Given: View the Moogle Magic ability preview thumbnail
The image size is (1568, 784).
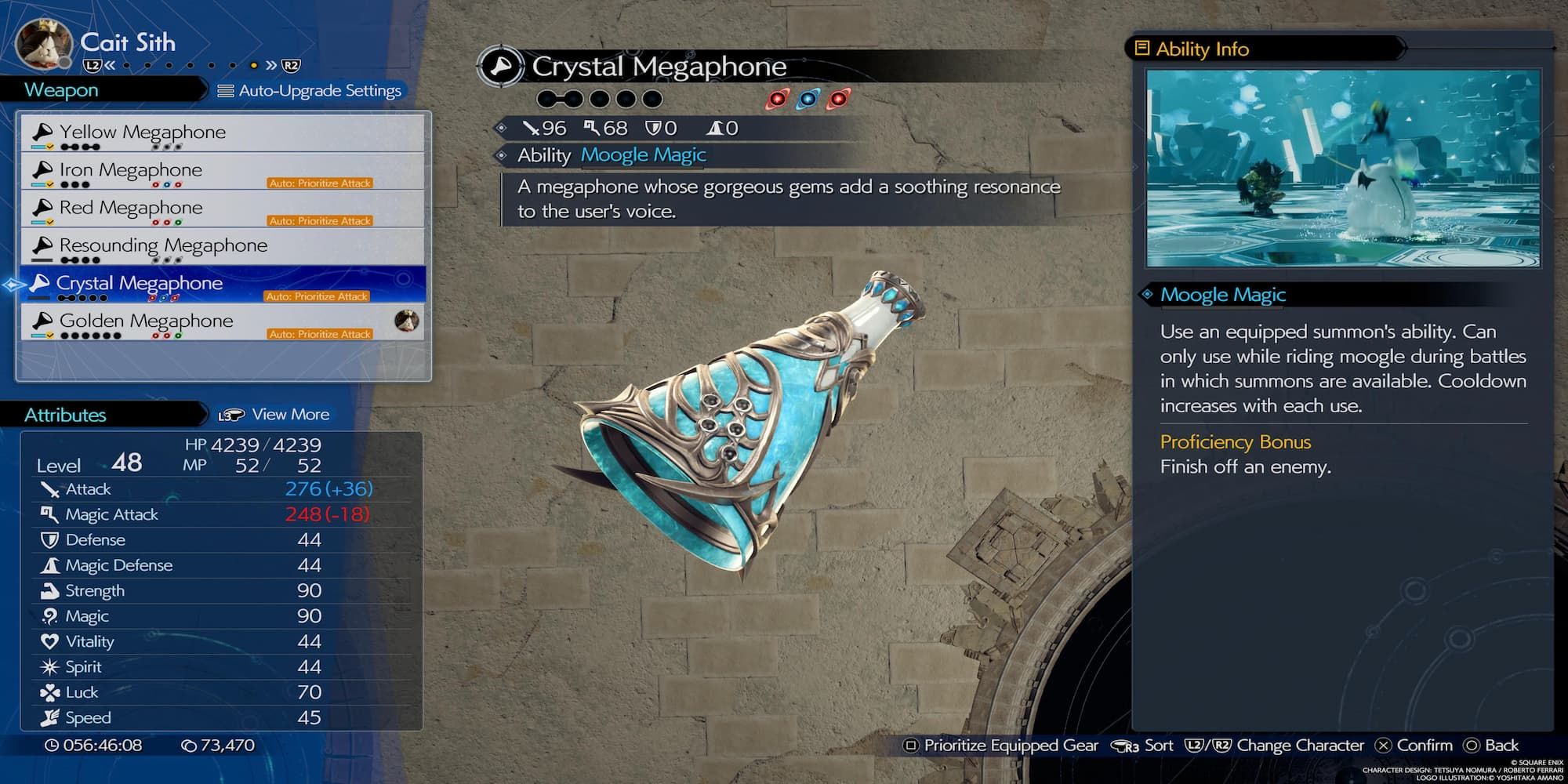Looking at the screenshot, I should pyautogui.click(x=1342, y=168).
